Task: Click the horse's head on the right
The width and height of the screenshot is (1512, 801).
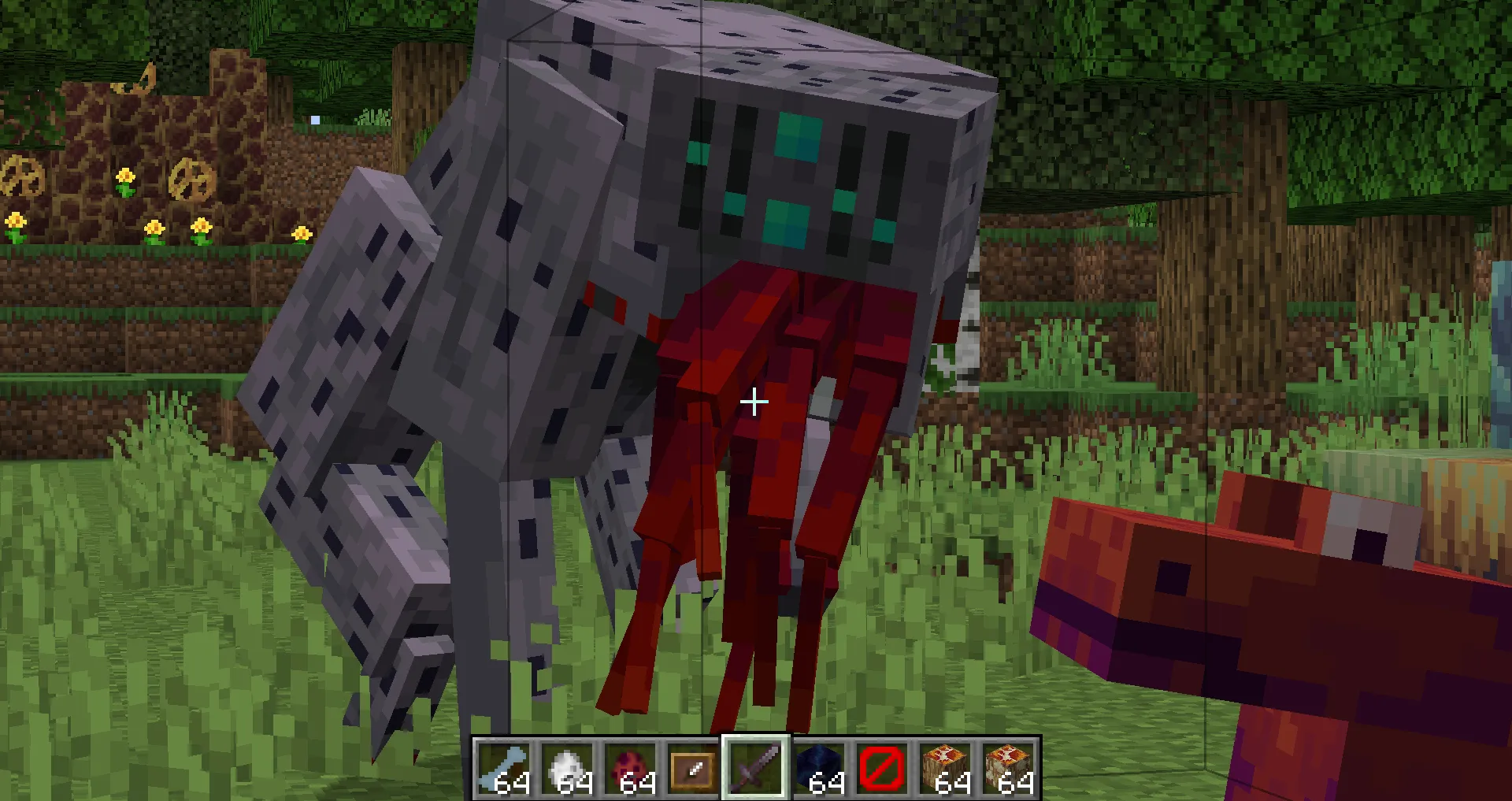Action: click(x=1260, y=591)
